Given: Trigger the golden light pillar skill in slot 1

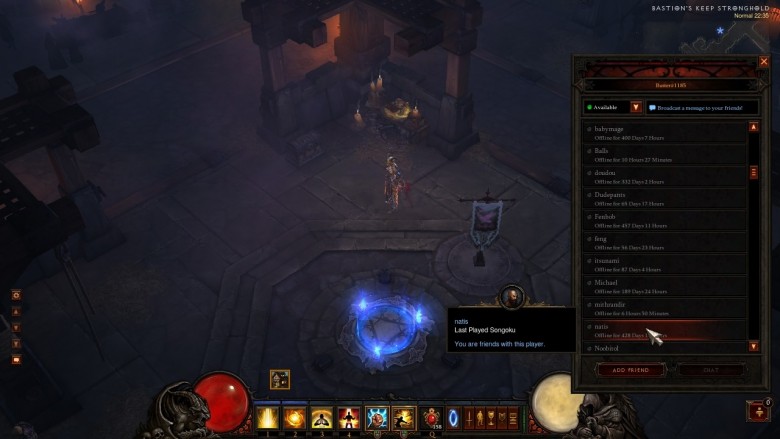Looking at the screenshot, I should [x=268, y=416].
